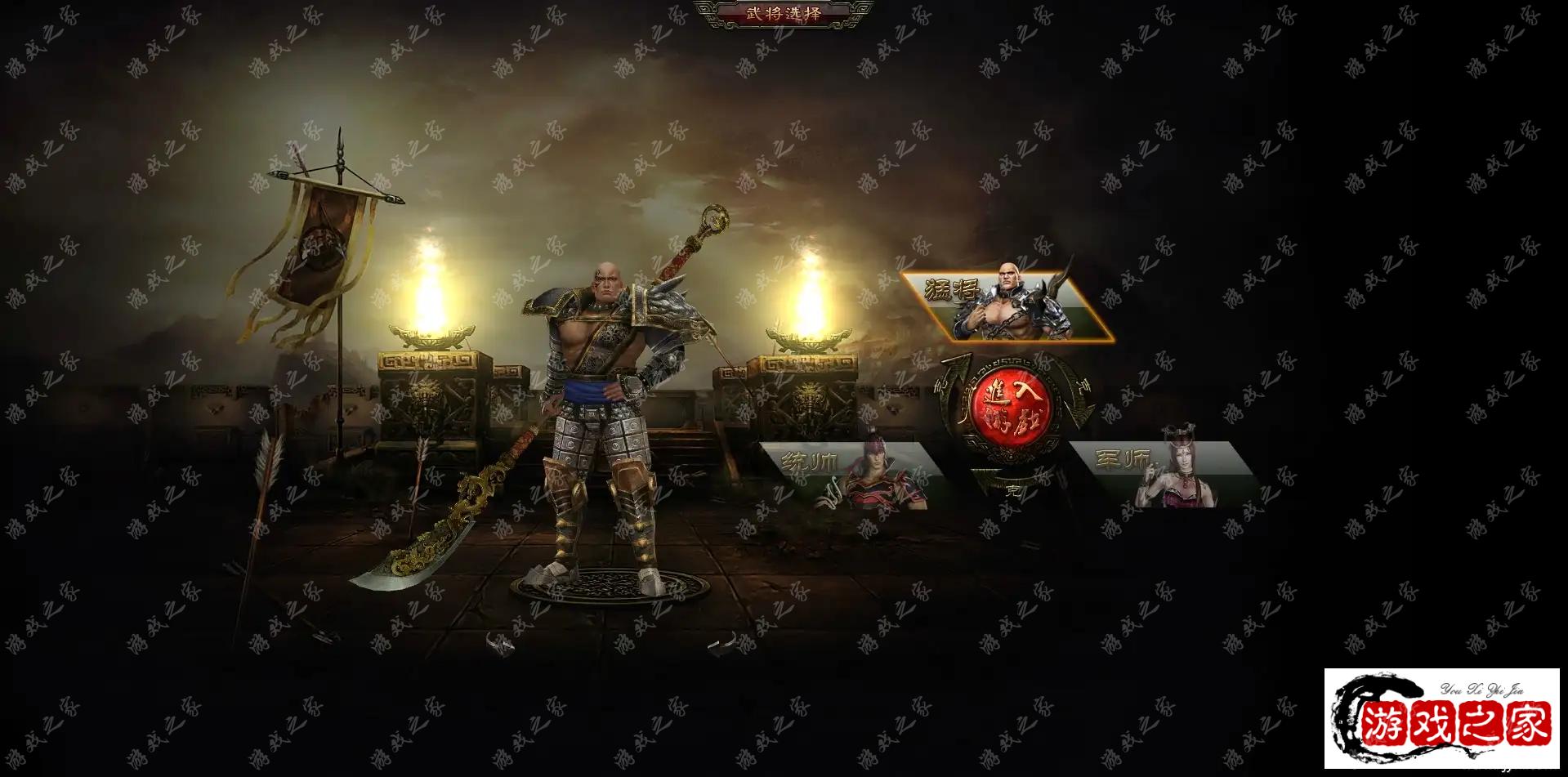Choose the 统帅 commander class tile
The image size is (1568, 777).
tap(851, 476)
